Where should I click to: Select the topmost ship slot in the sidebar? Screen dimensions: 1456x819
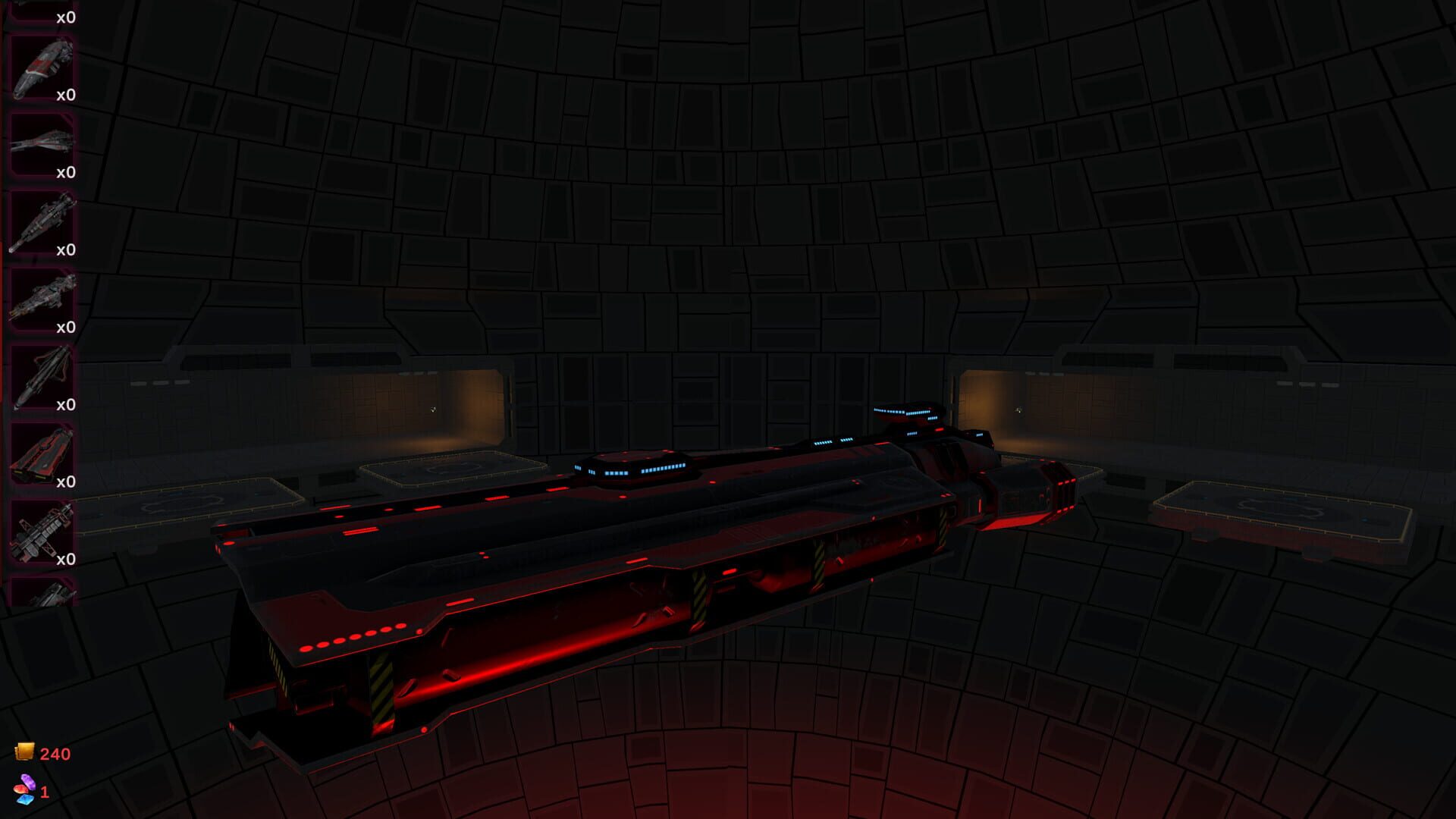click(x=42, y=11)
